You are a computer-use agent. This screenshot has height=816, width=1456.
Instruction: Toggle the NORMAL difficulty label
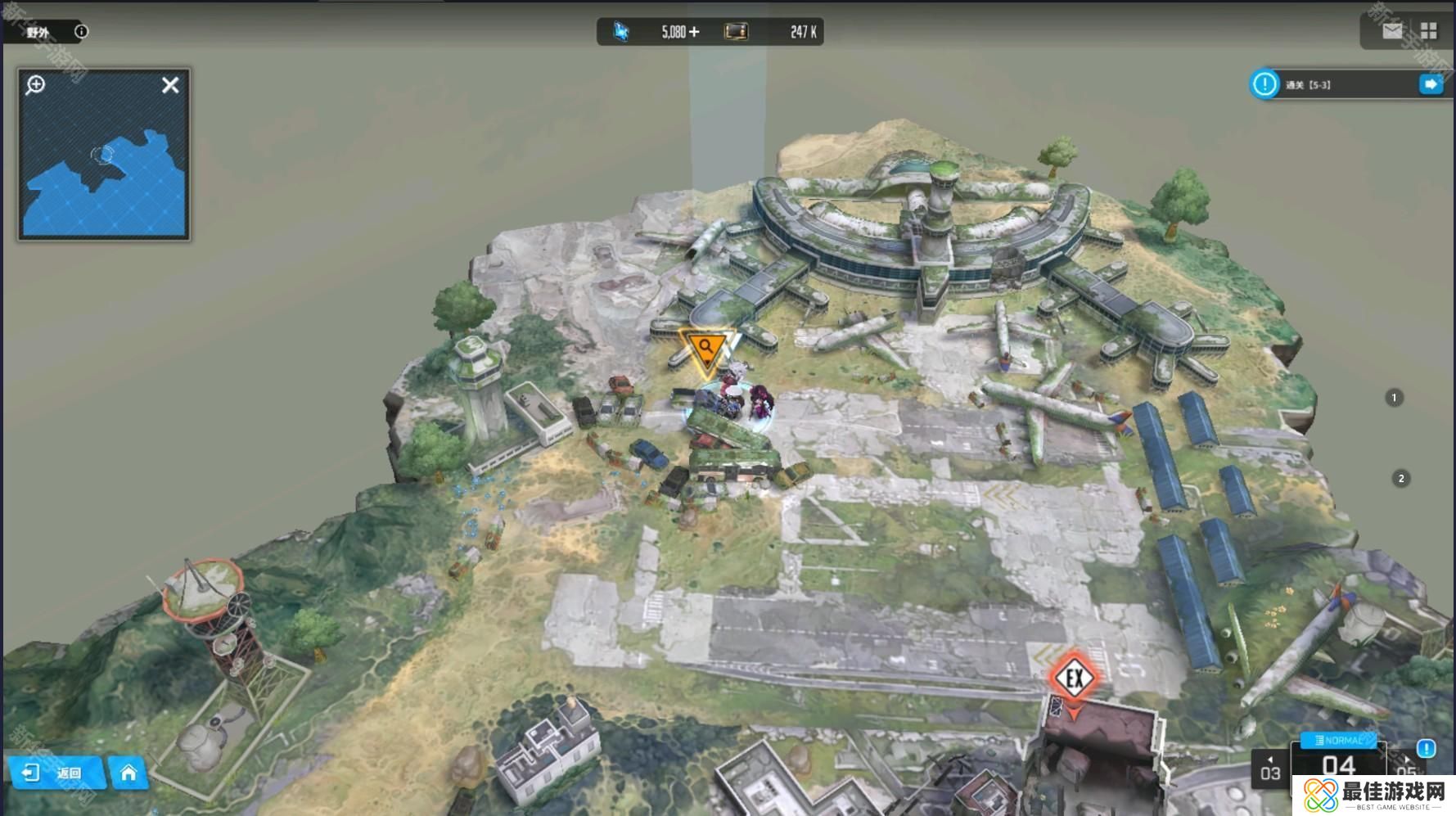point(1338,740)
